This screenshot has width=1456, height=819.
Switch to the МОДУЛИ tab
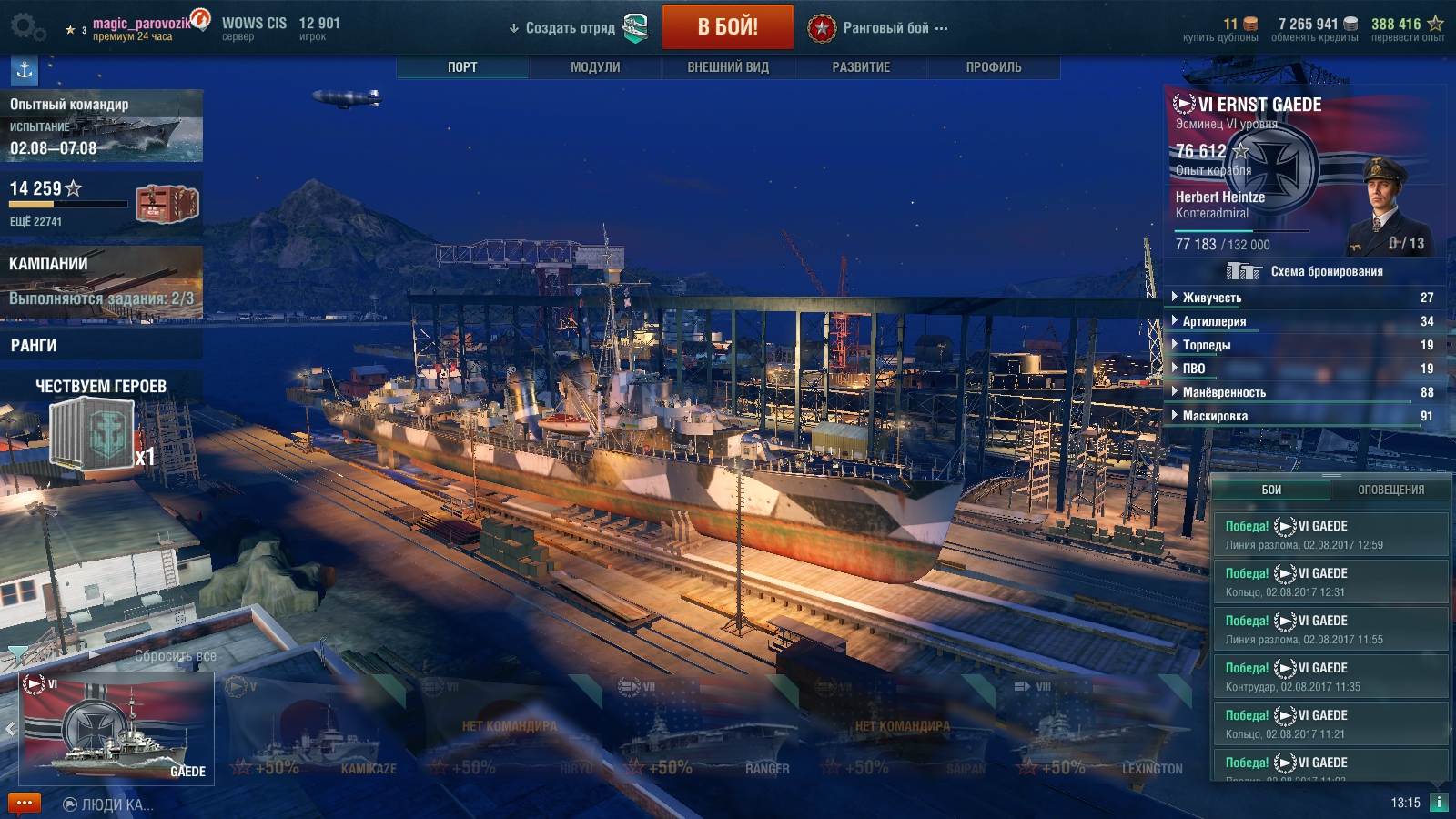coord(595,67)
